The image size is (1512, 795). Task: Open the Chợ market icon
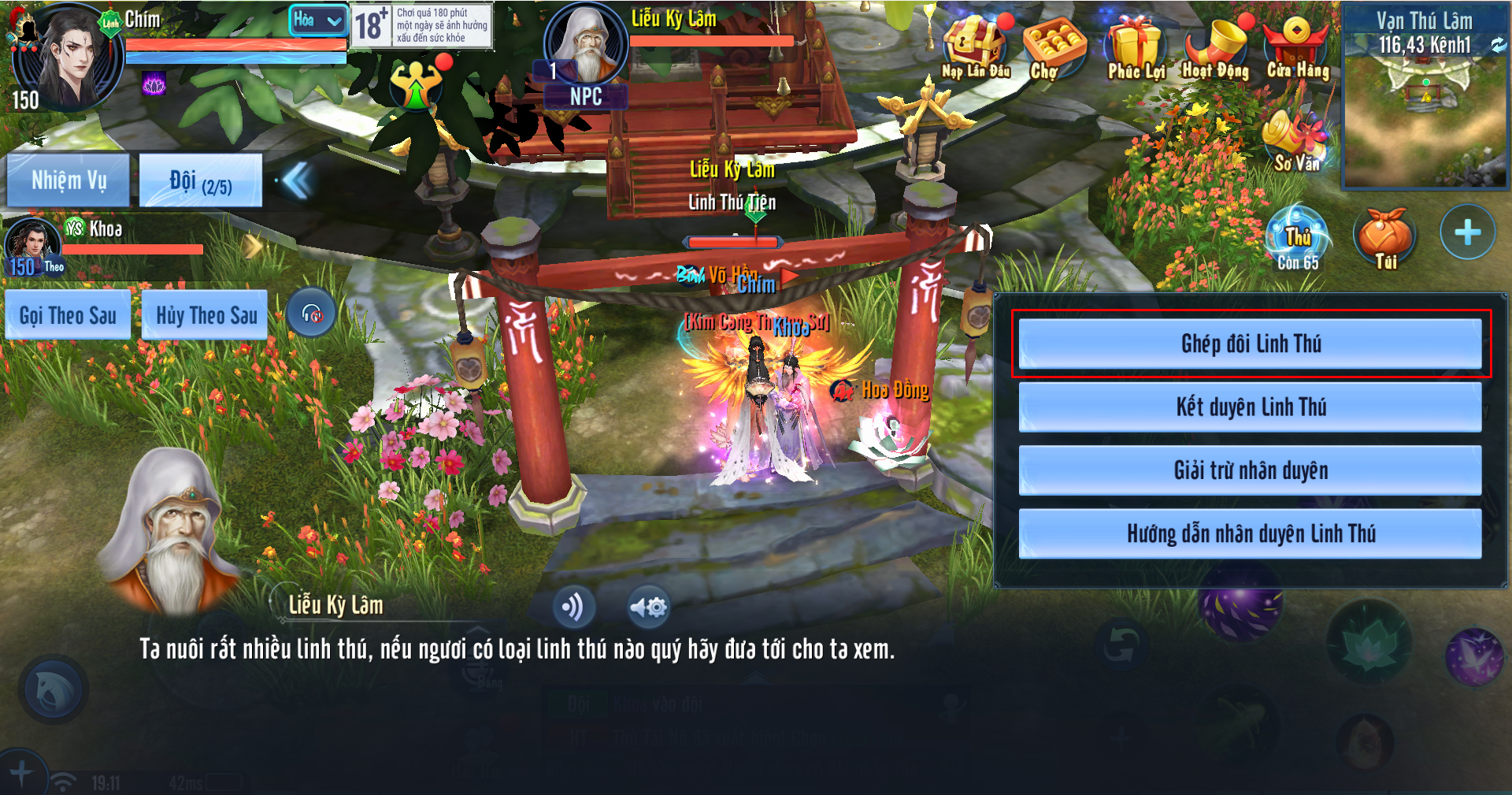[x=1052, y=47]
